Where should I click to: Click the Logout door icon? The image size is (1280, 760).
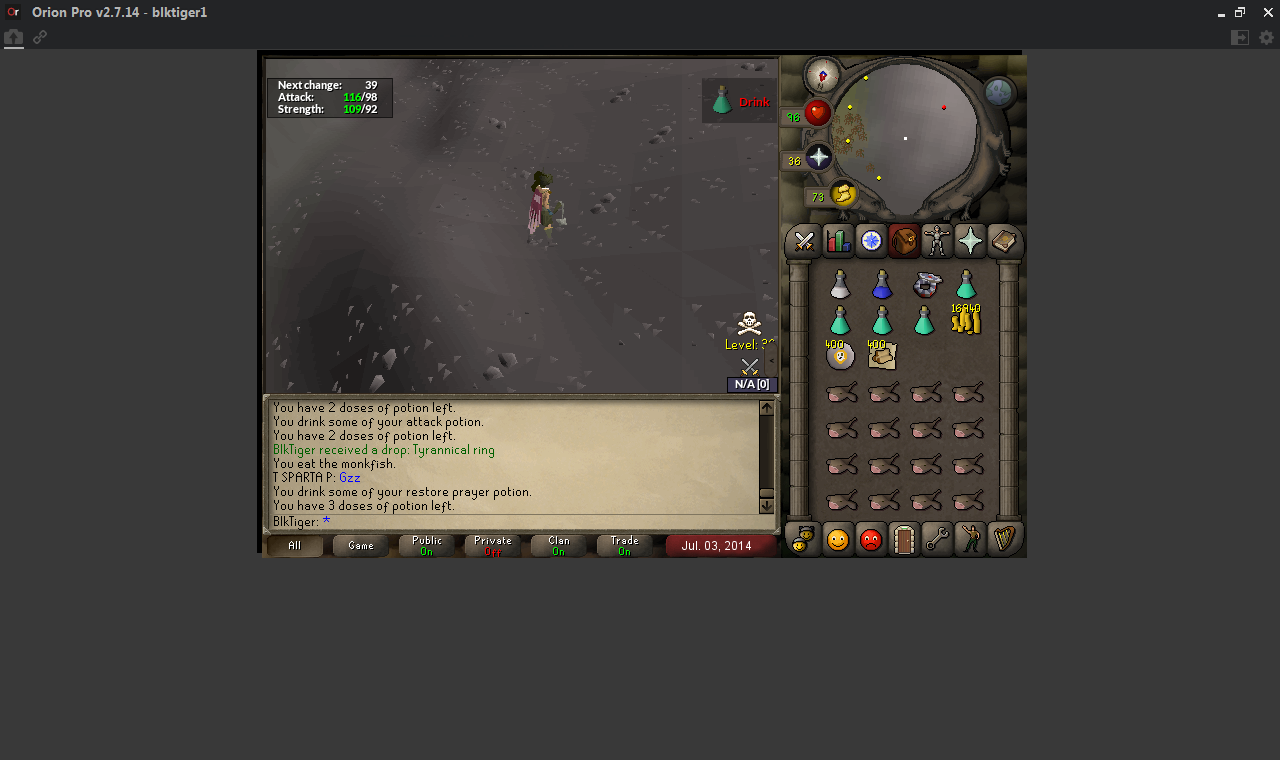[903, 539]
